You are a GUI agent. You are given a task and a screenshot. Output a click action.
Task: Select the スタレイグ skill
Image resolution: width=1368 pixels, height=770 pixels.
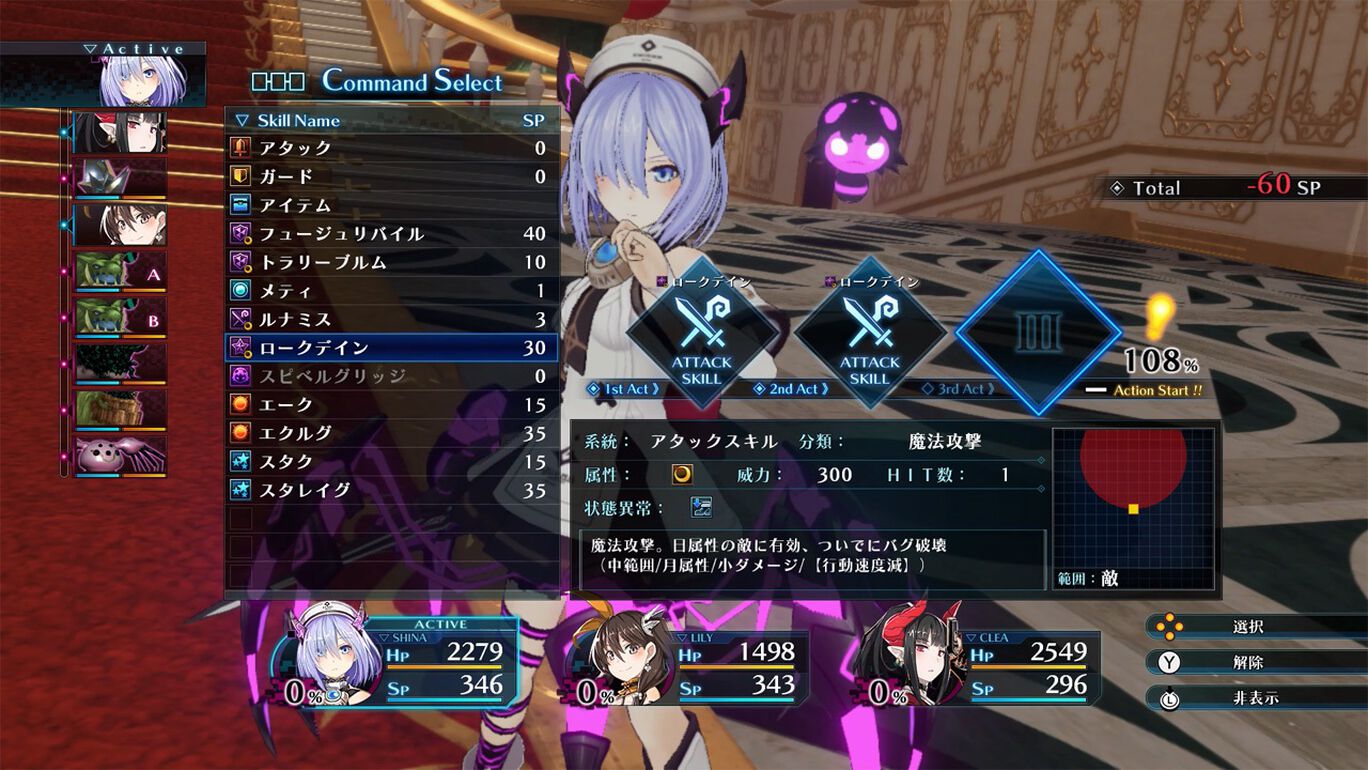pos(390,490)
